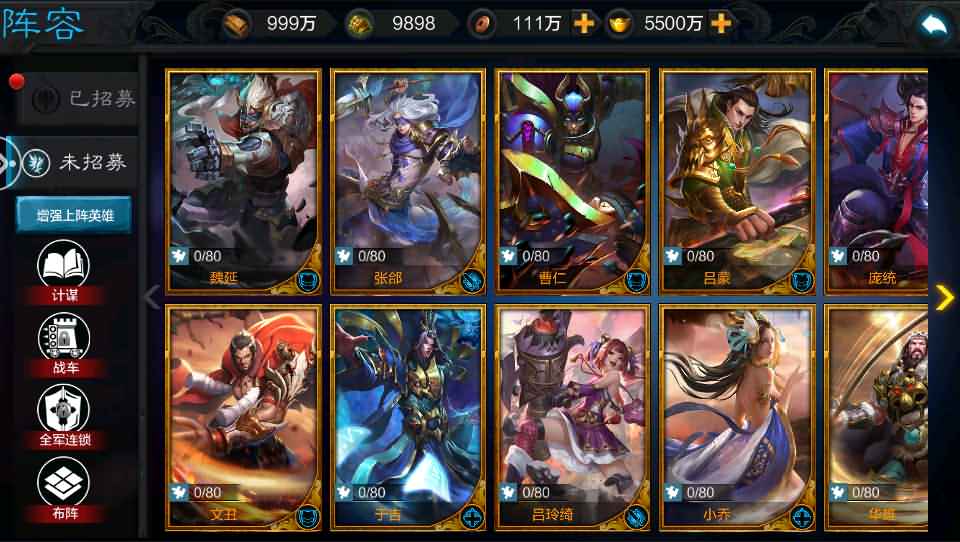This screenshot has width=960, height=542.
Task: Open the 全军连锁 shield icon
Action: (64, 411)
